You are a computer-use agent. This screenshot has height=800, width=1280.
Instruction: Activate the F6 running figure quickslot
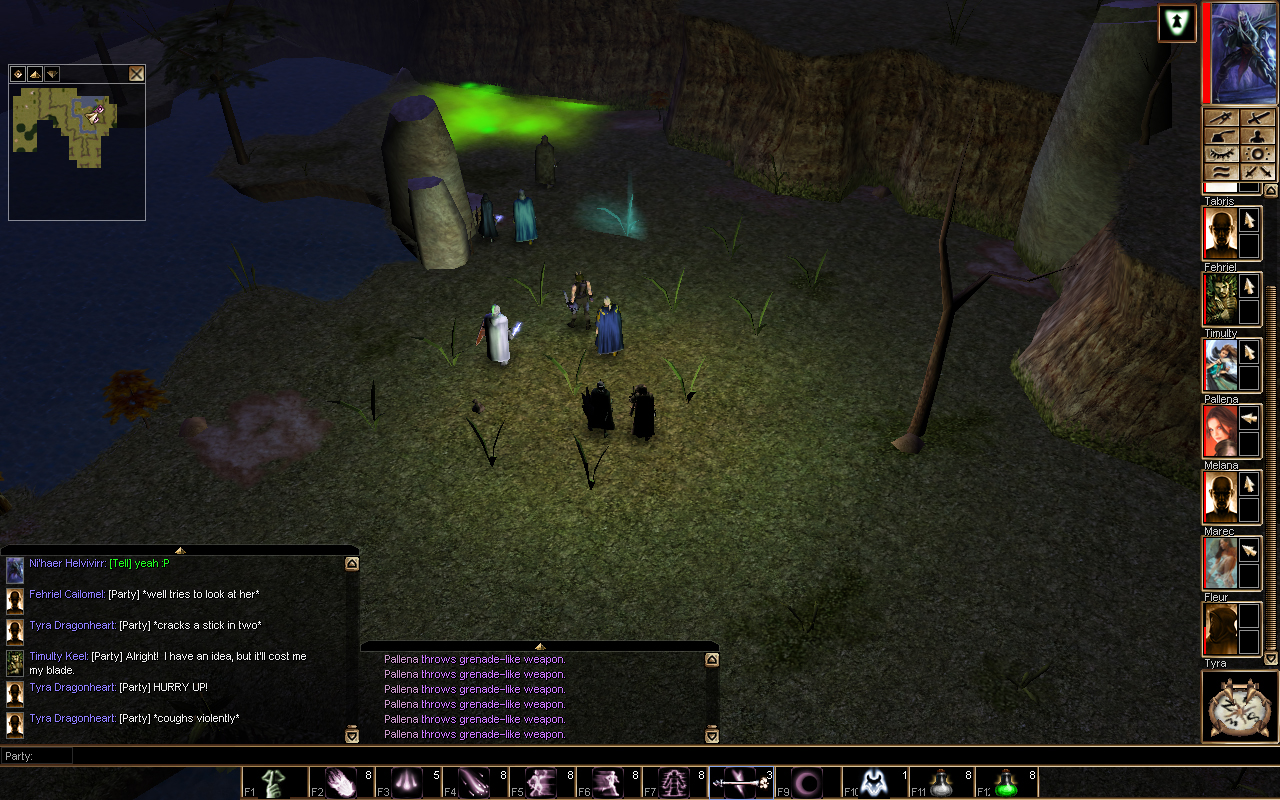[608, 781]
